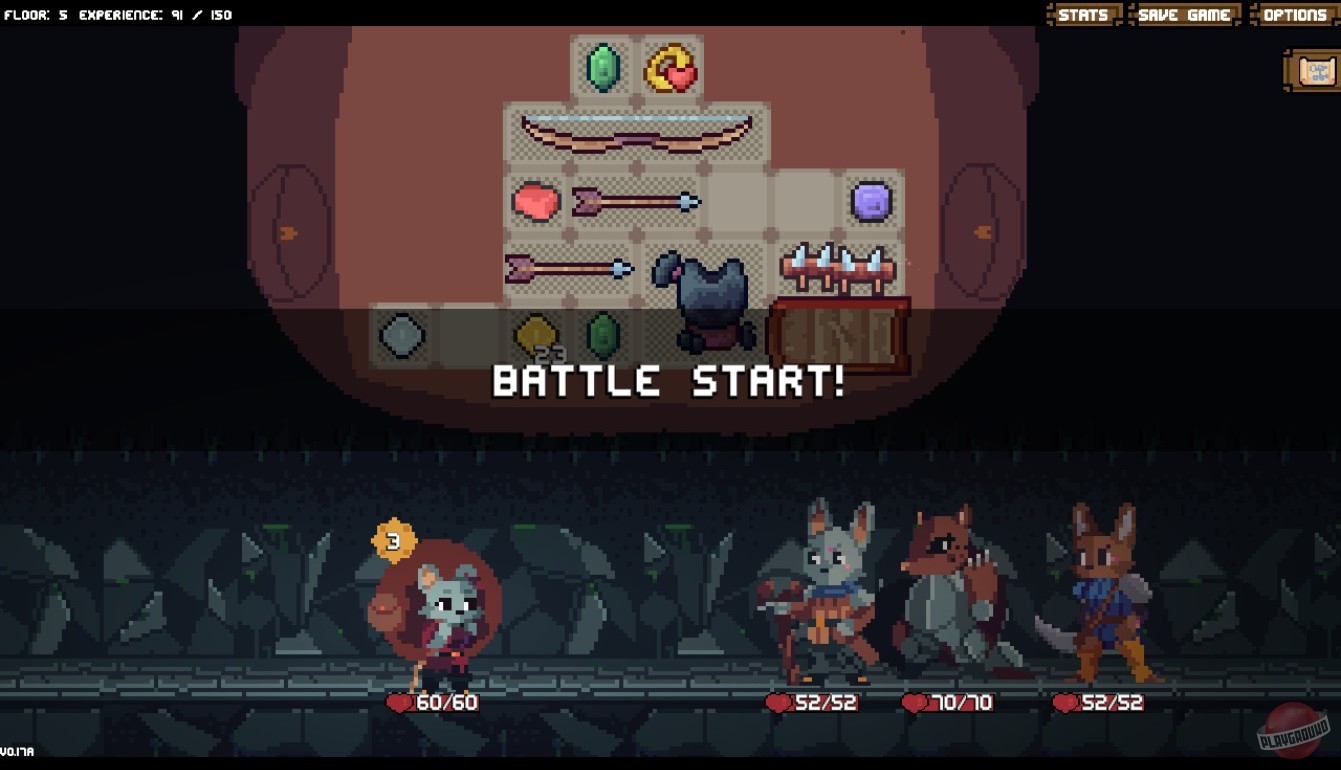Select the spiked caltrops item
Image resolution: width=1341 pixels, height=770 pixels.
point(839,268)
